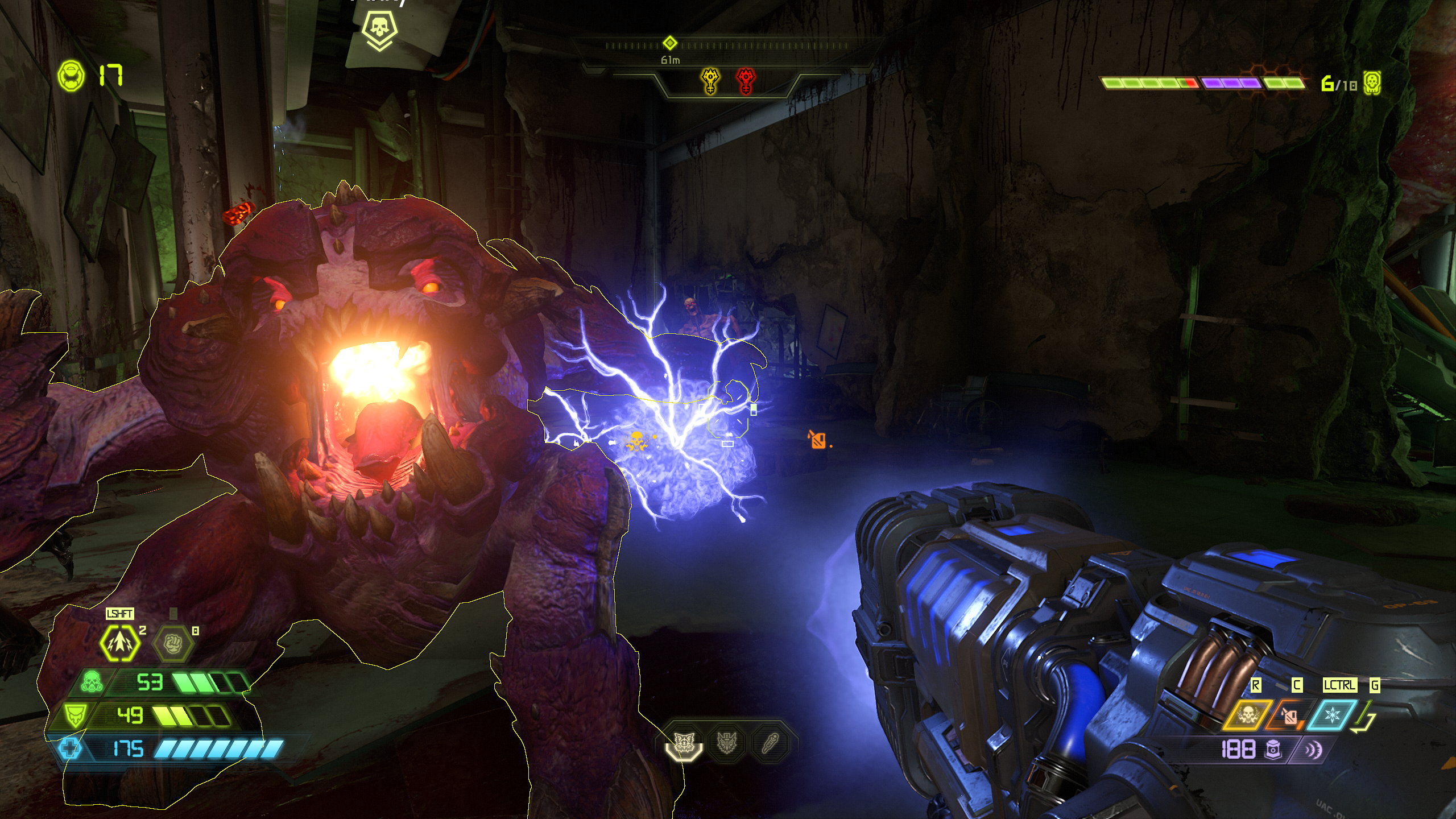The height and width of the screenshot is (819, 1456).
Task: Click the gas mask radsuit icon
Action: [x=91, y=682]
